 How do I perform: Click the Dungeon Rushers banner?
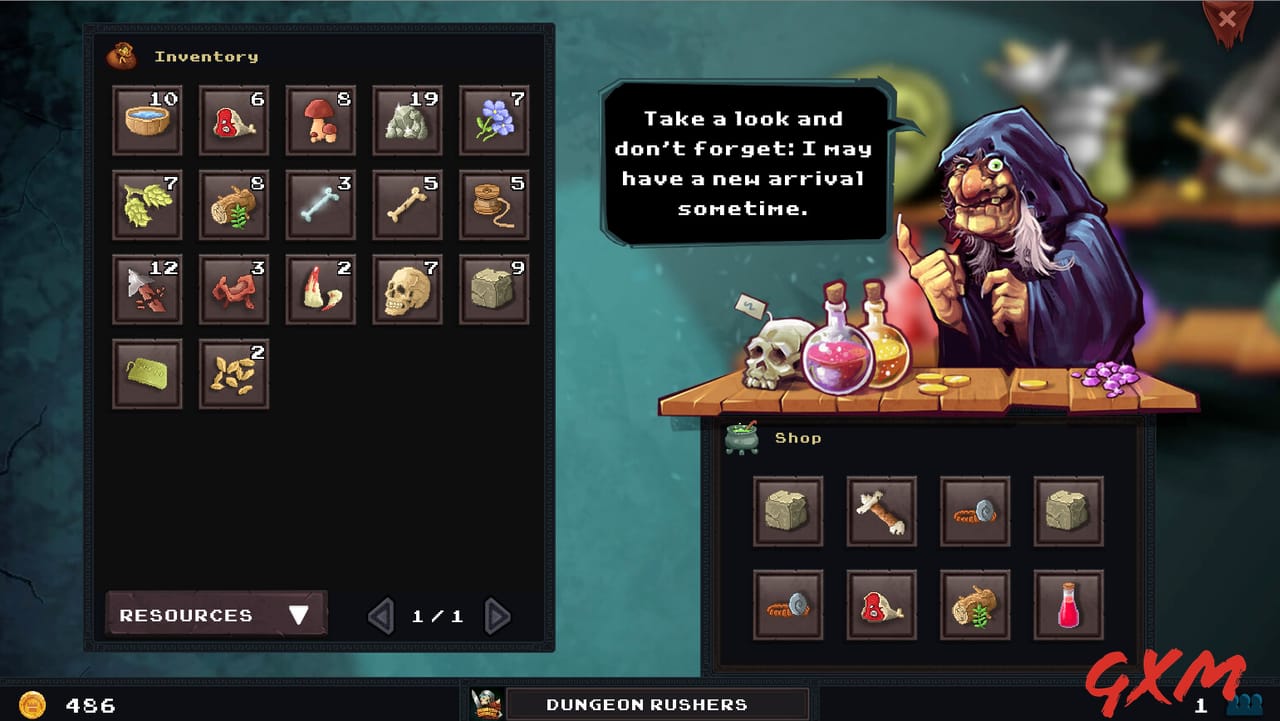point(645,704)
